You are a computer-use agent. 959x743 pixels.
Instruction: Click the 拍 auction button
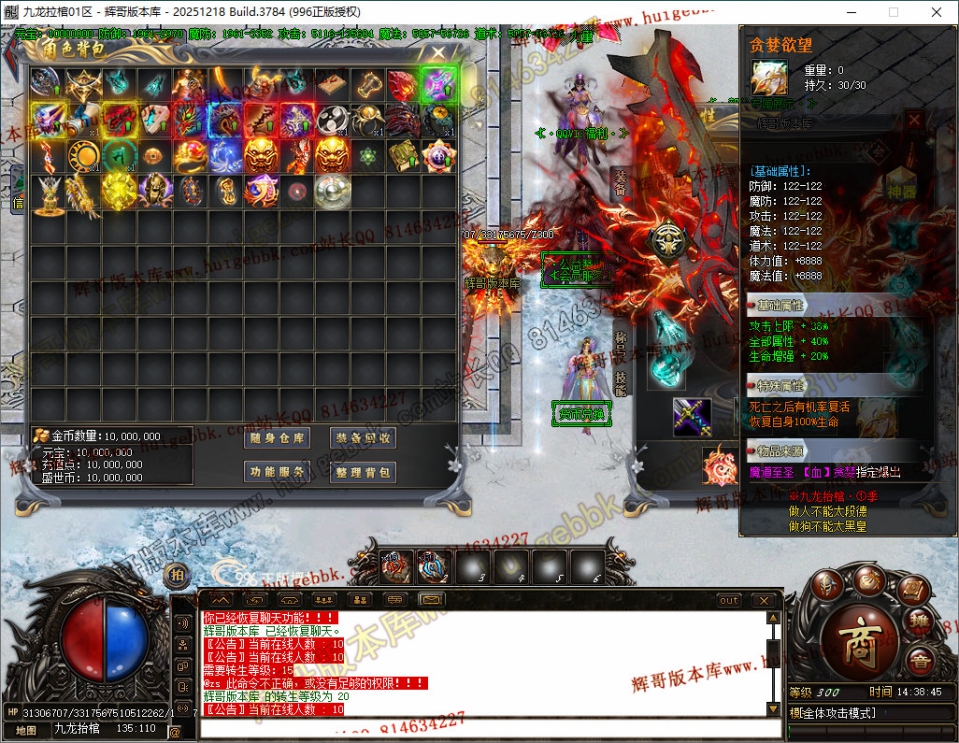177,573
